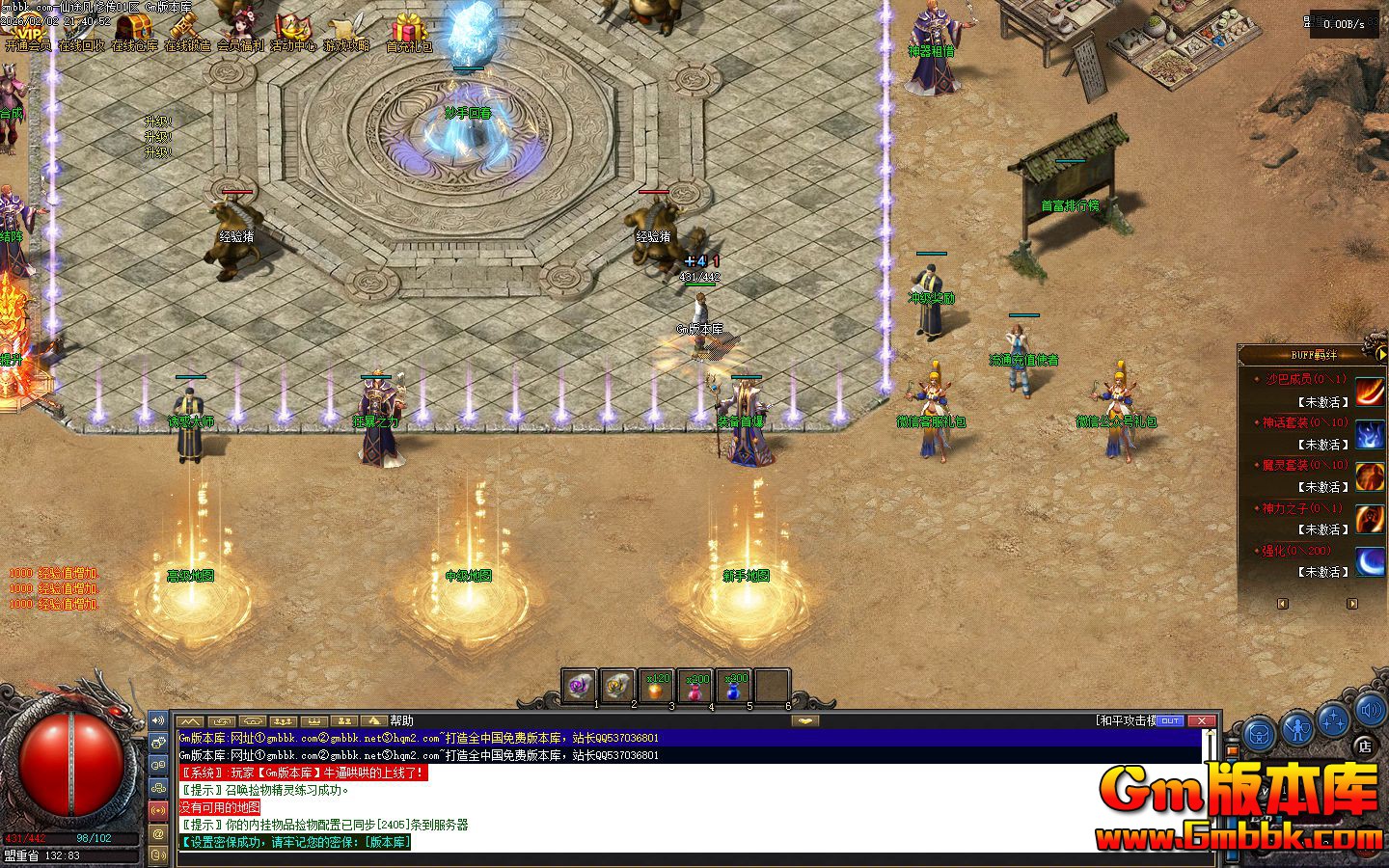Open online recycling (在线回收)
Screen dimensions: 1389x868
point(81,33)
